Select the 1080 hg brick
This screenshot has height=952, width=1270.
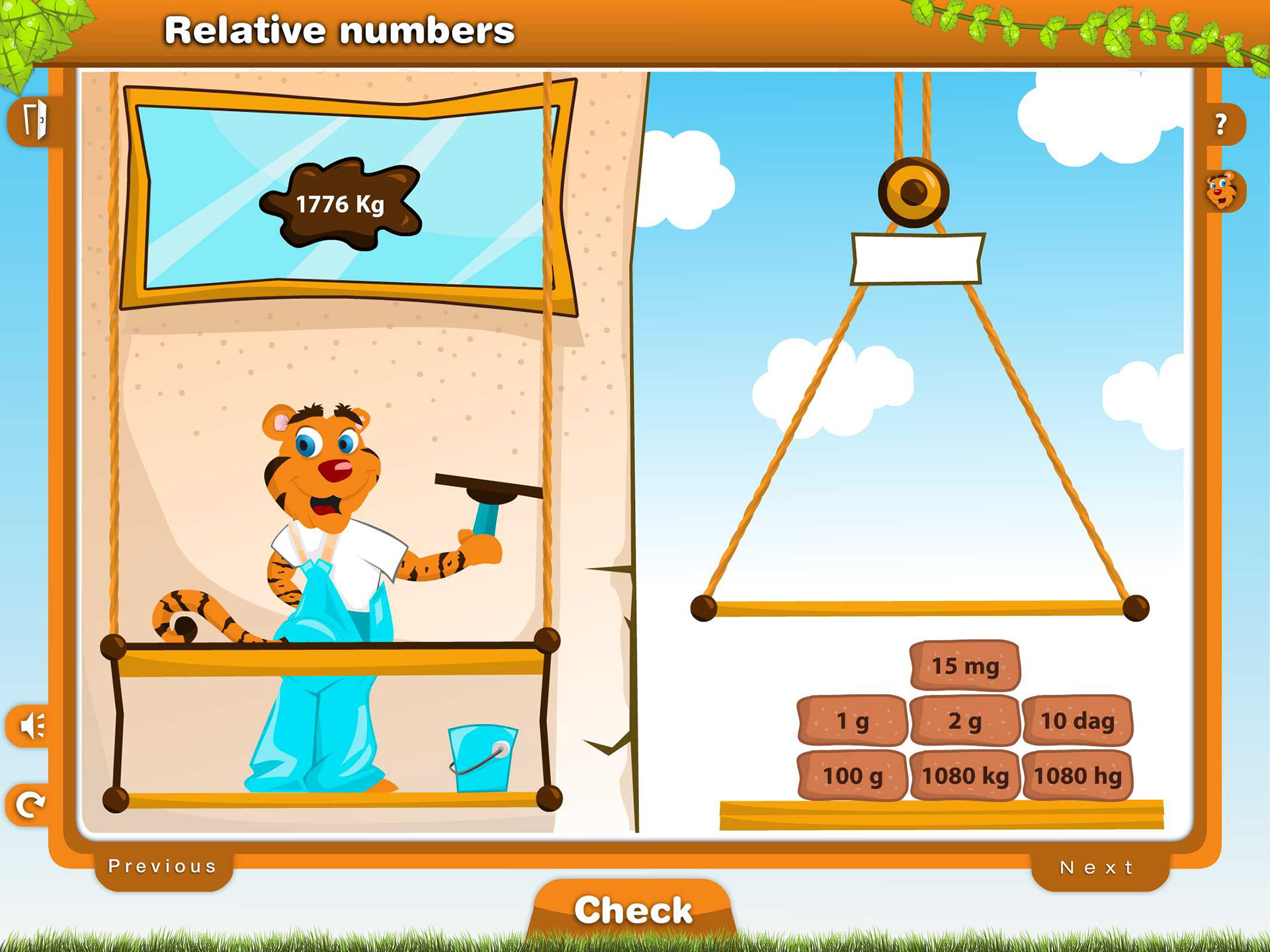pos(1078,775)
